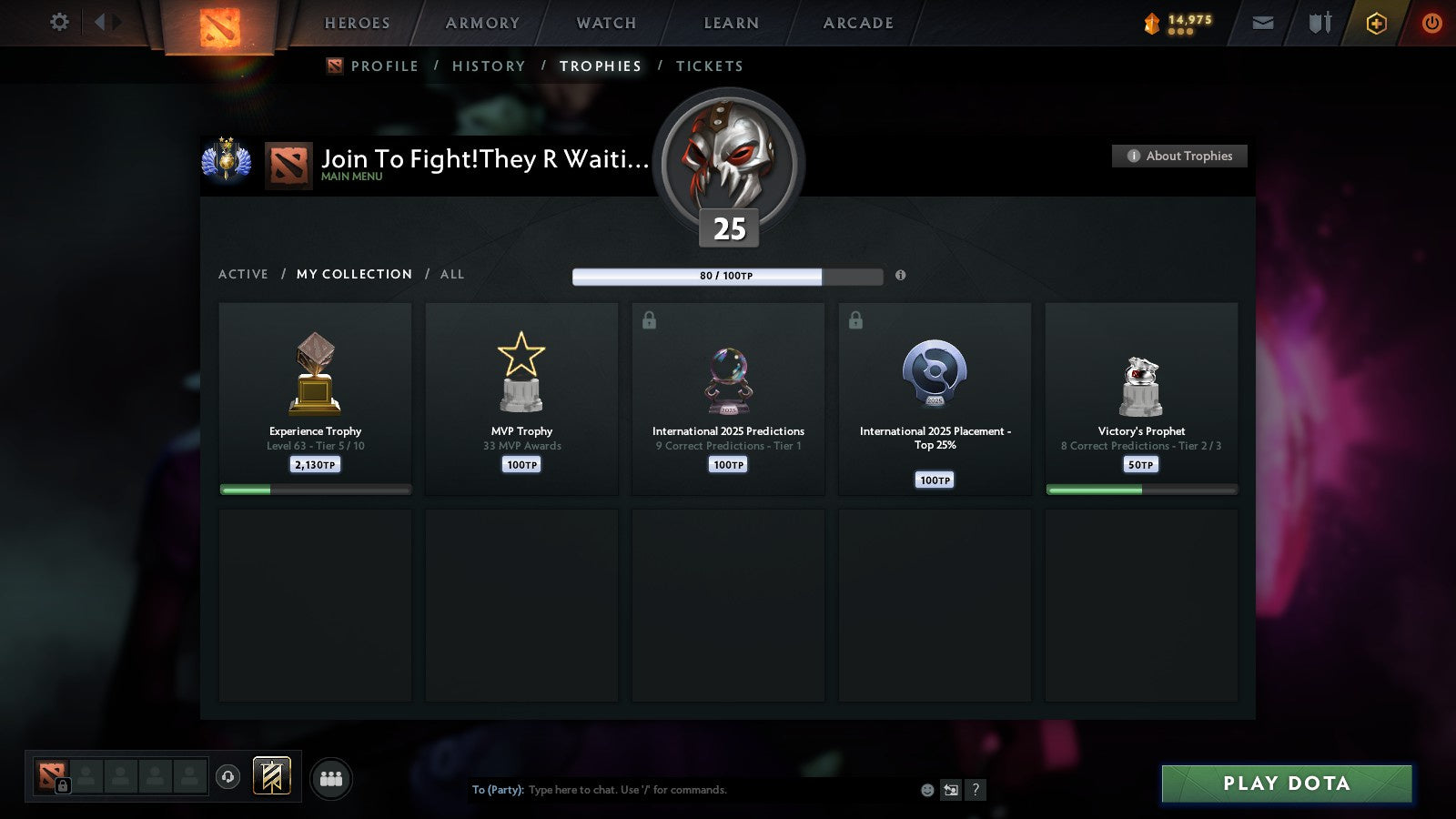Viewport: 1456px width, 819px height.
Task: Open the ACTIVE trophies view
Action: pos(243,274)
